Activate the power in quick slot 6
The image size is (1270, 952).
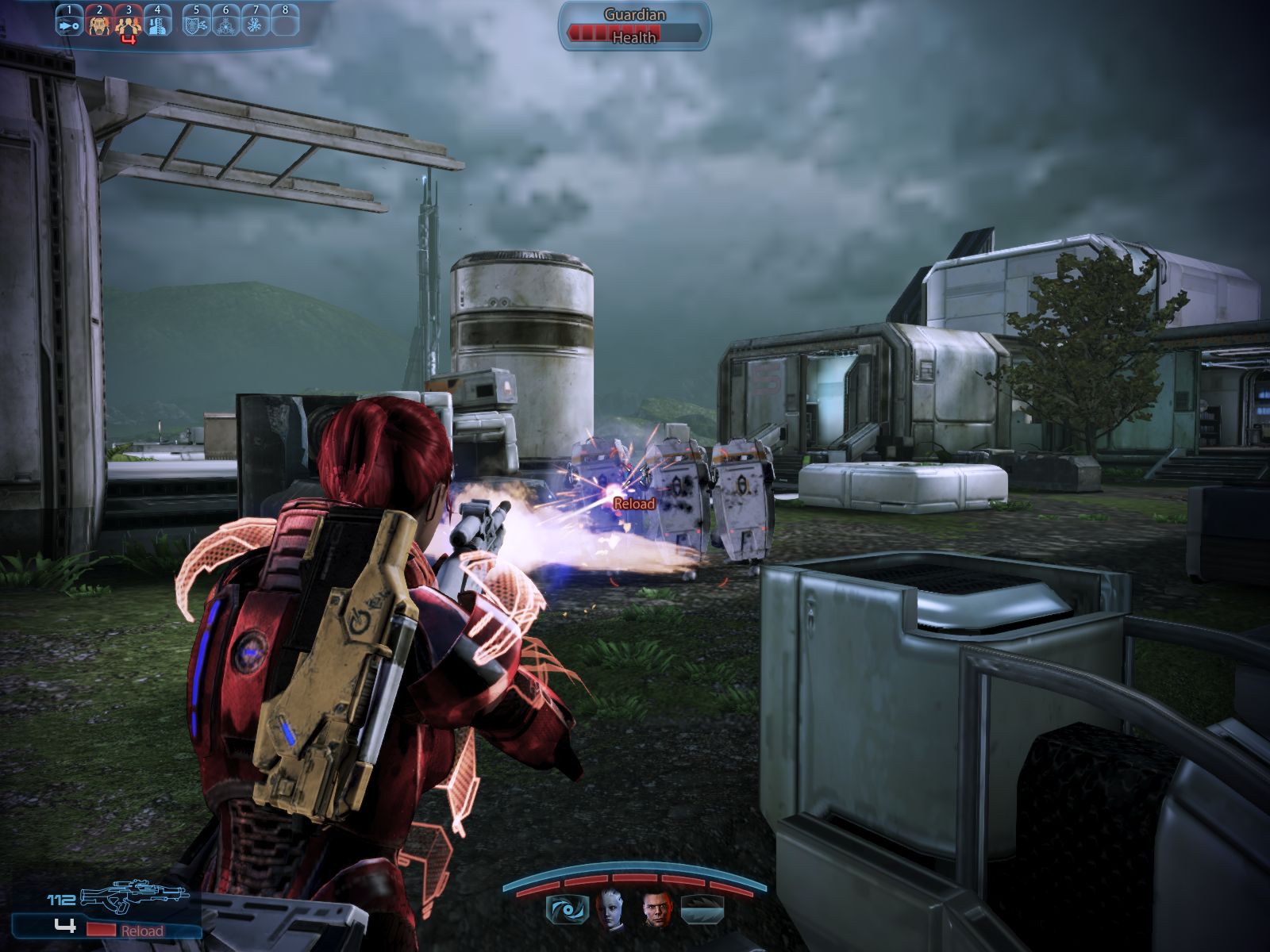(x=225, y=24)
